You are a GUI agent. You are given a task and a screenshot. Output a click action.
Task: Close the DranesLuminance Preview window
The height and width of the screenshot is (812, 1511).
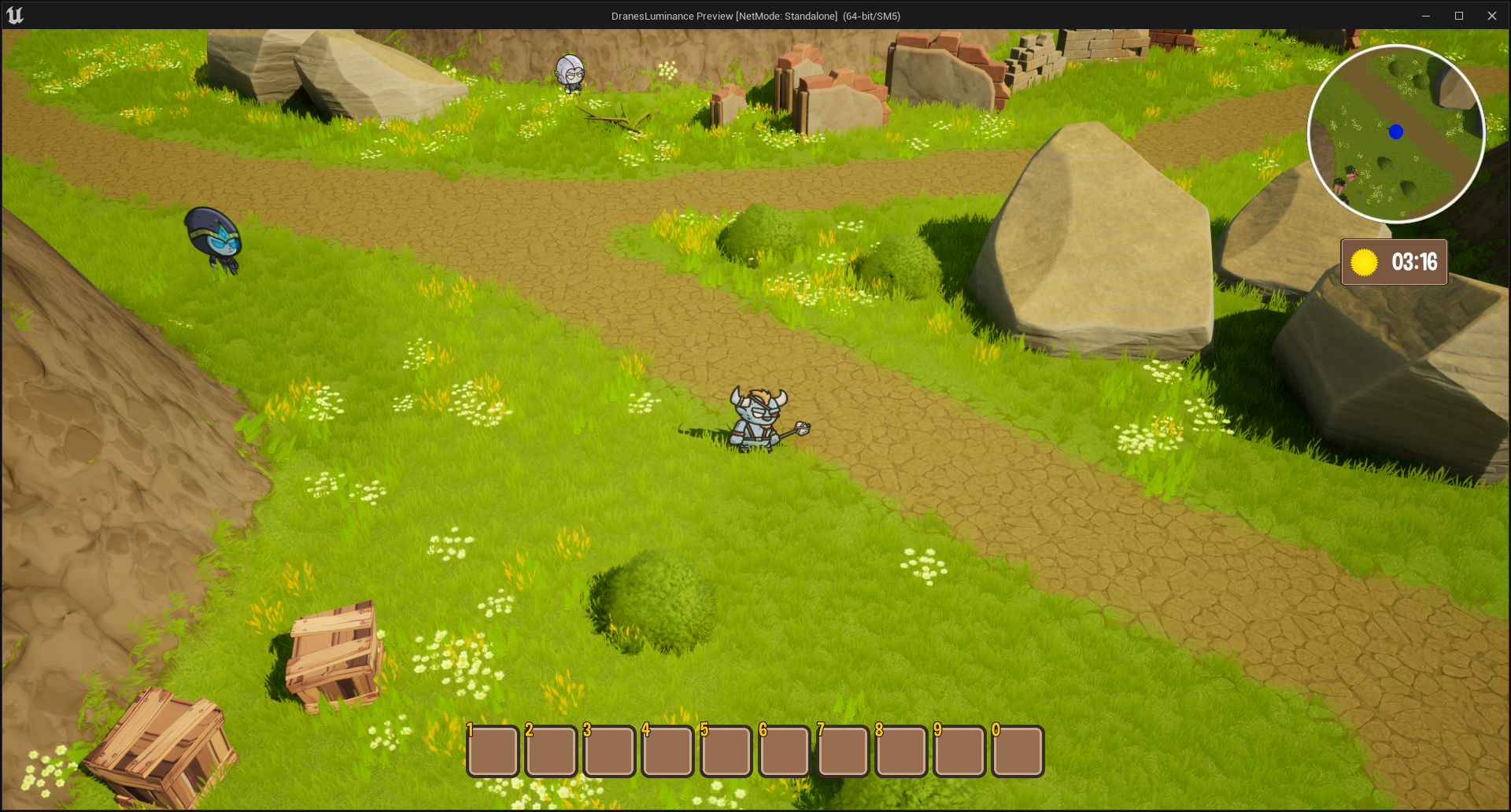1491,16
